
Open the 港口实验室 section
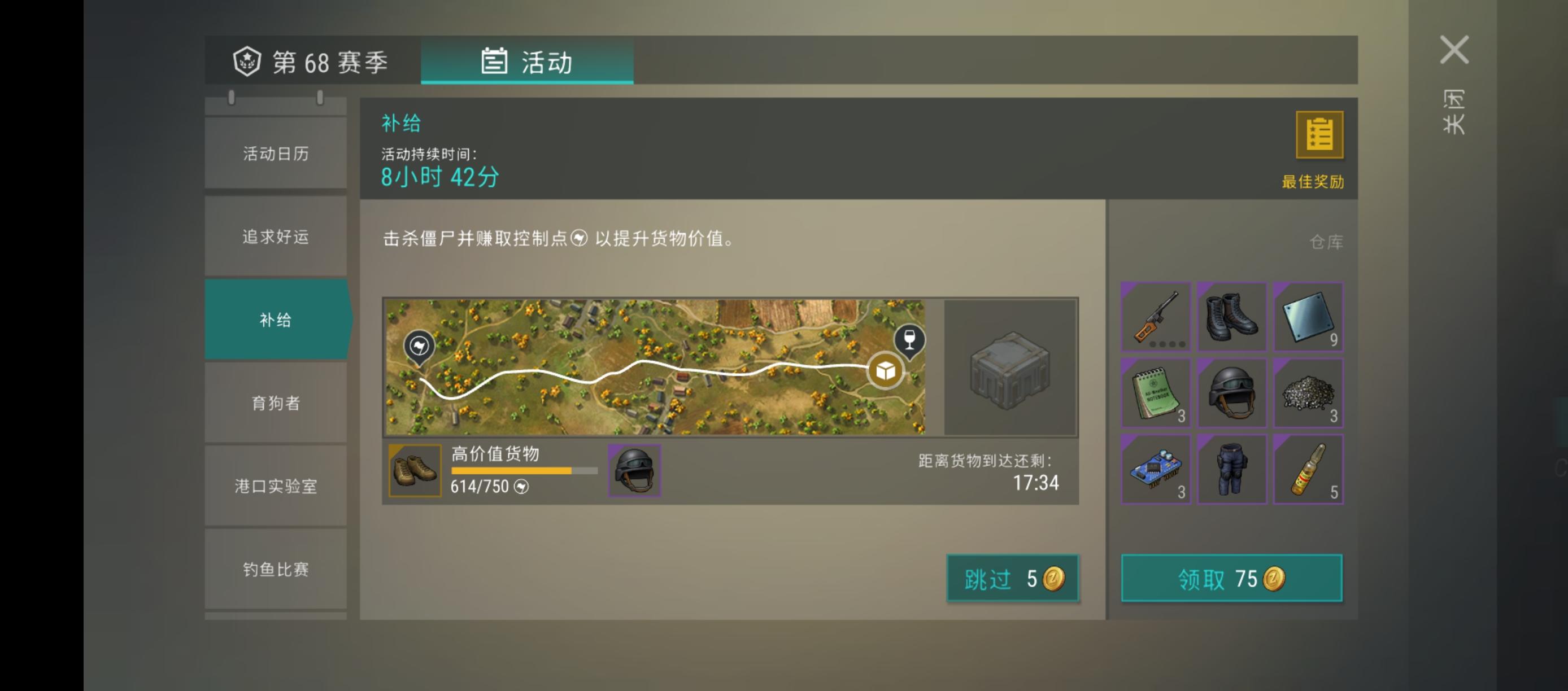coord(275,486)
